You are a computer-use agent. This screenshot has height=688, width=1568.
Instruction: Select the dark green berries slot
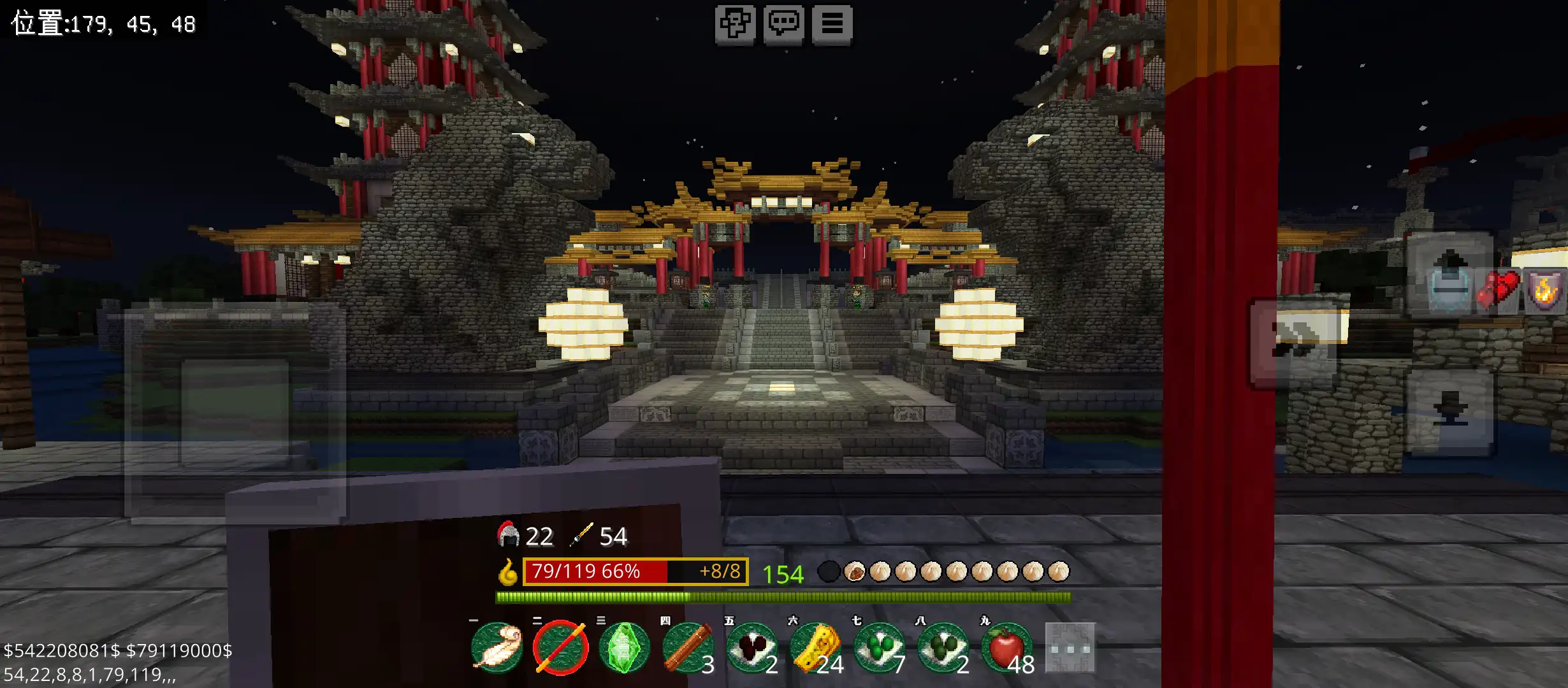943,648
